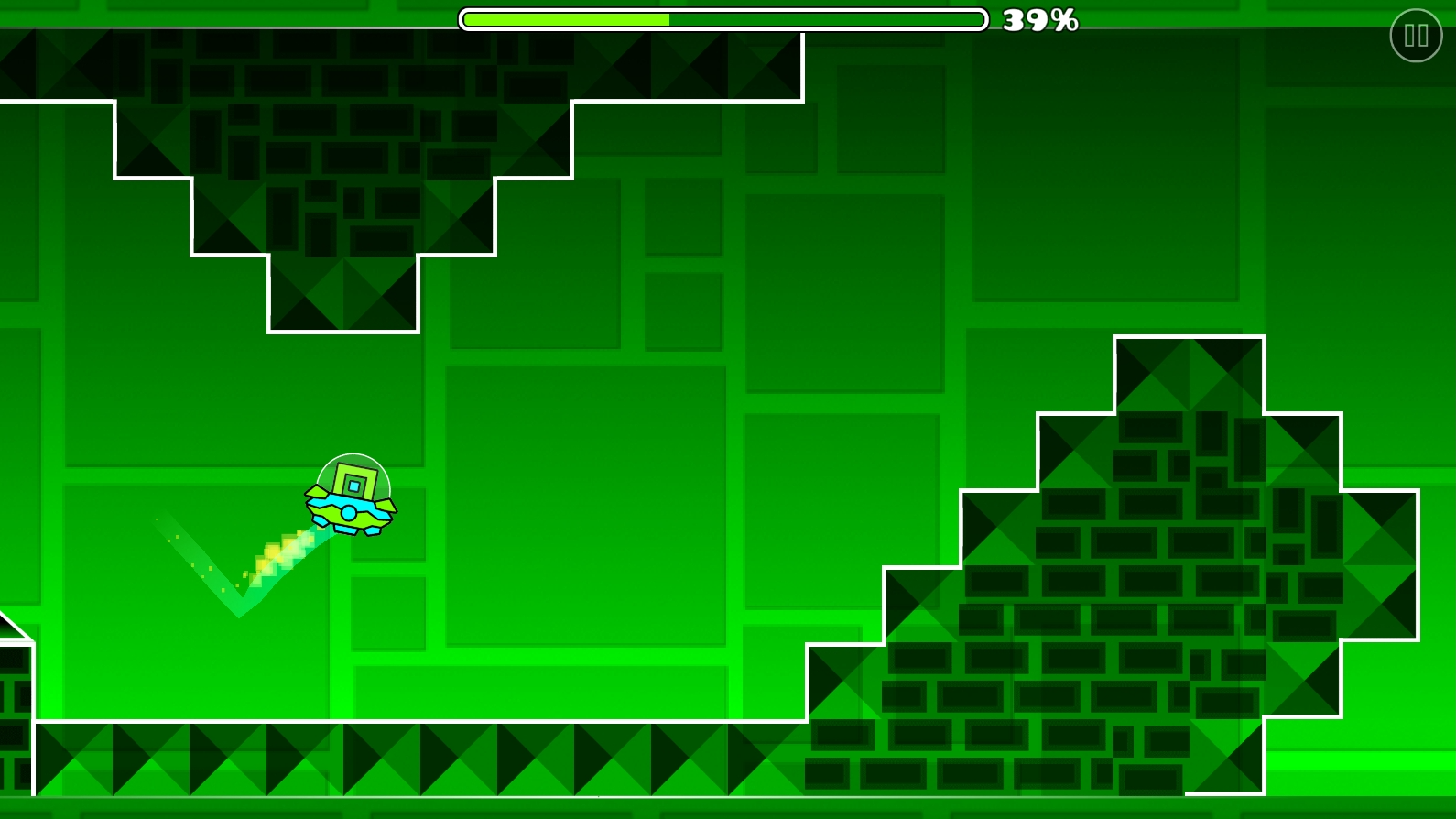This screenshot has height=819, width=1456.
Task: Click the 39% progress label
Action: (1041, 18)
